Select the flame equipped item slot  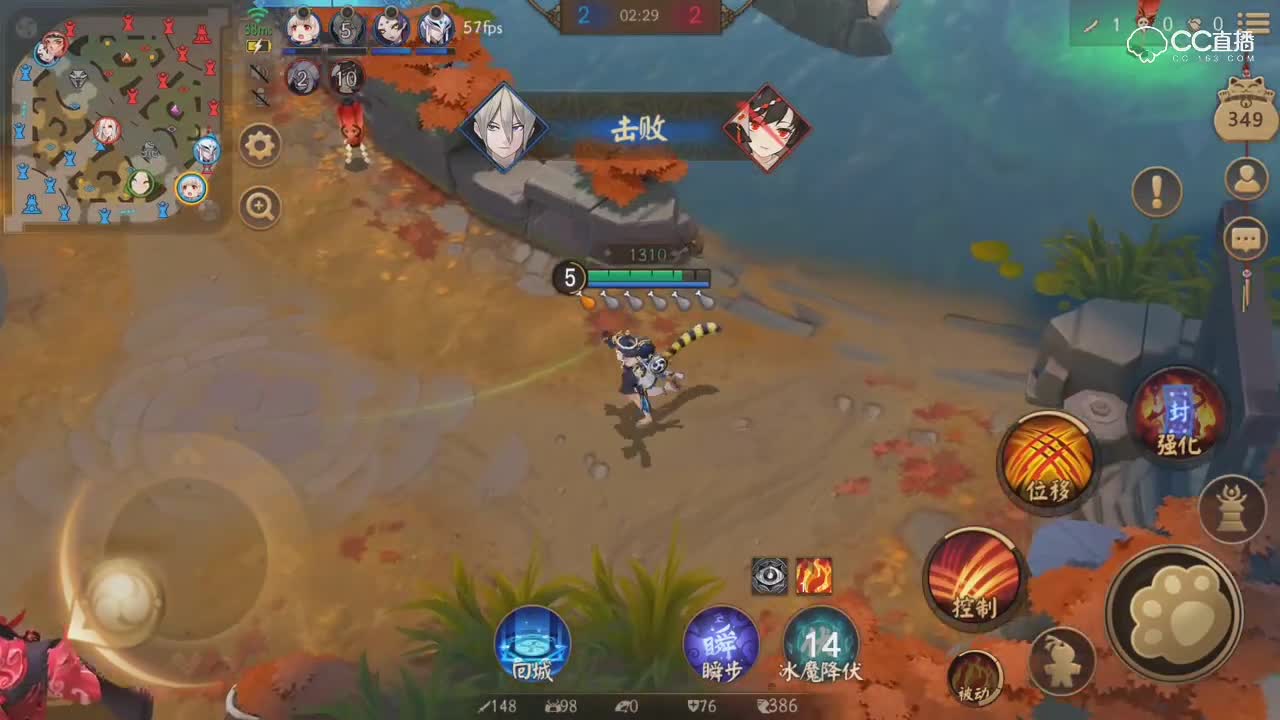coord(812,578)
